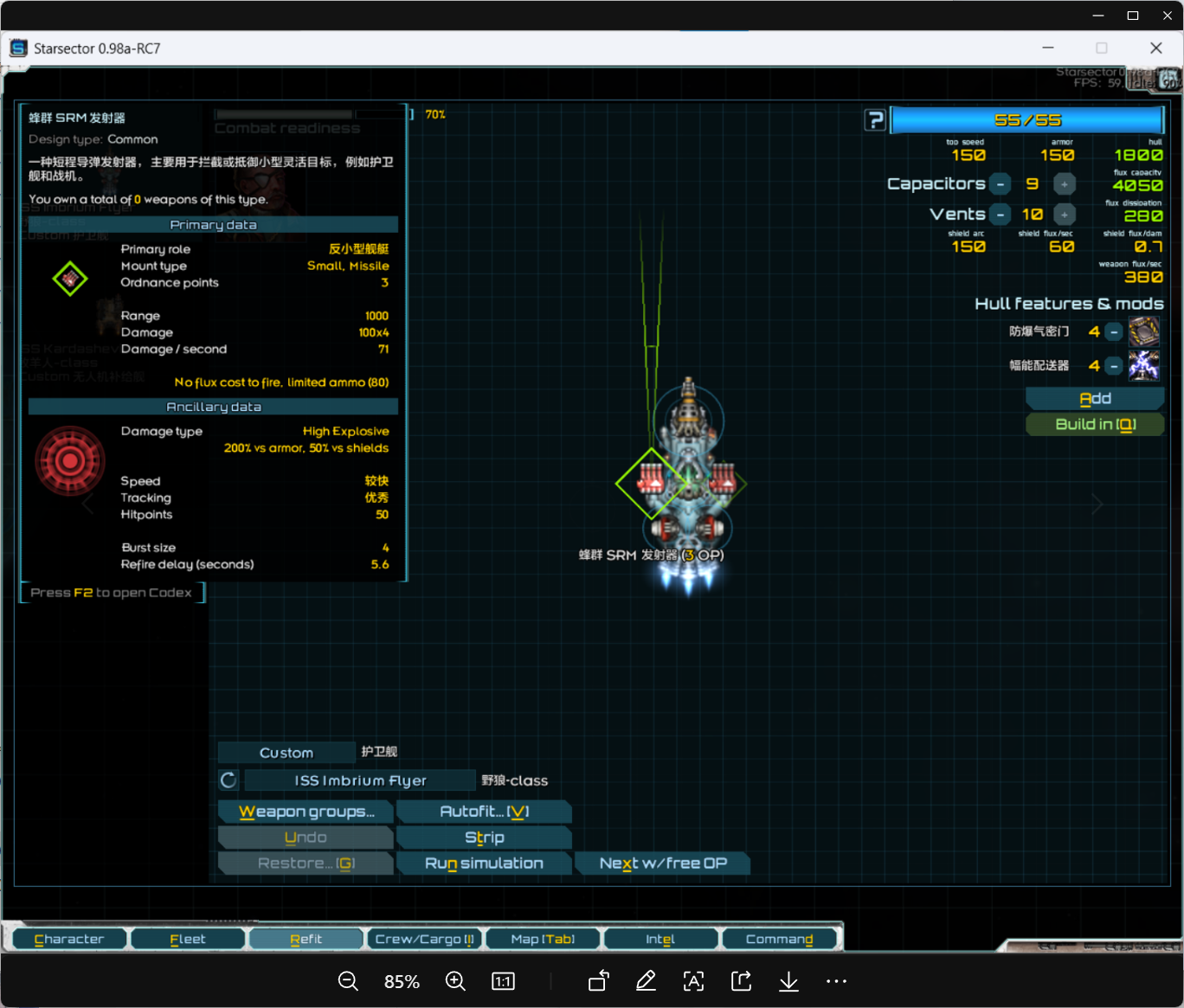Increase Capacitors with the plus button
The width and height of the screenshot is (1184, 1008).
point(1065,184)
